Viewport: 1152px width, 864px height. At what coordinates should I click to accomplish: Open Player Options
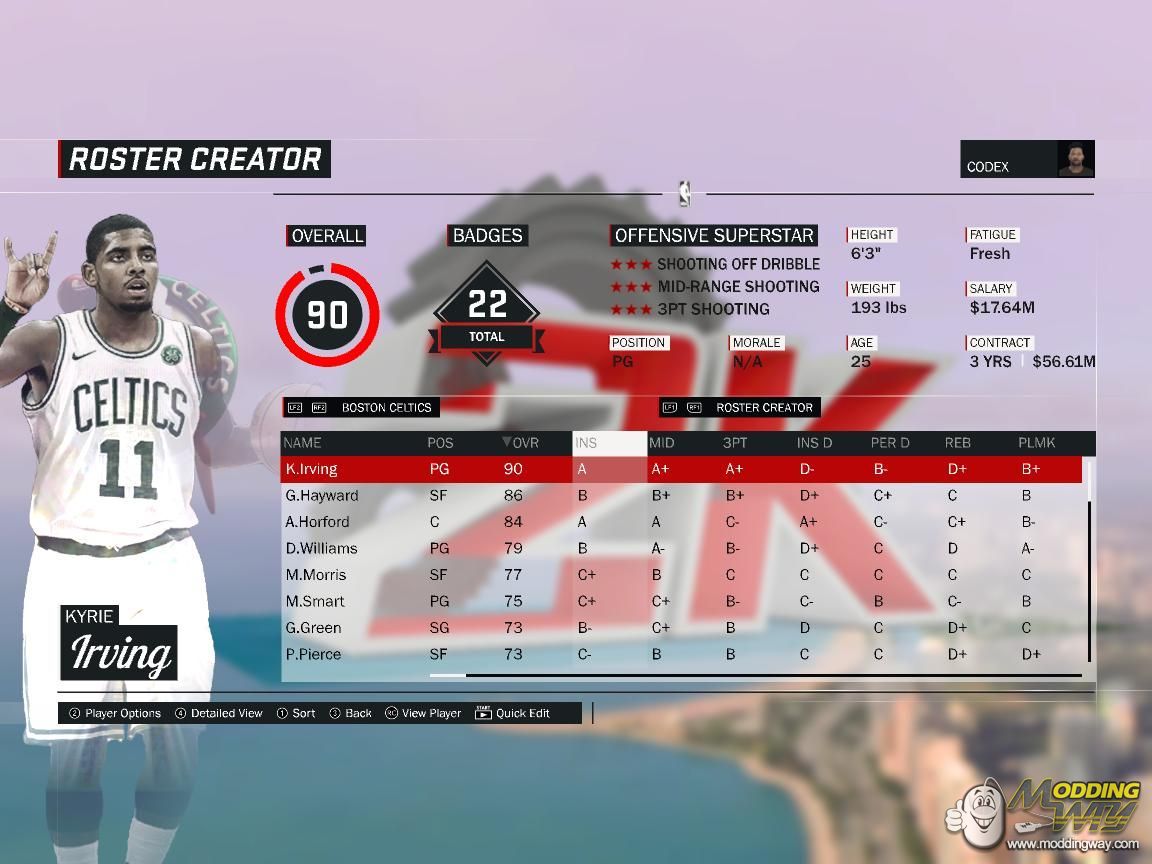coord(115,713)
